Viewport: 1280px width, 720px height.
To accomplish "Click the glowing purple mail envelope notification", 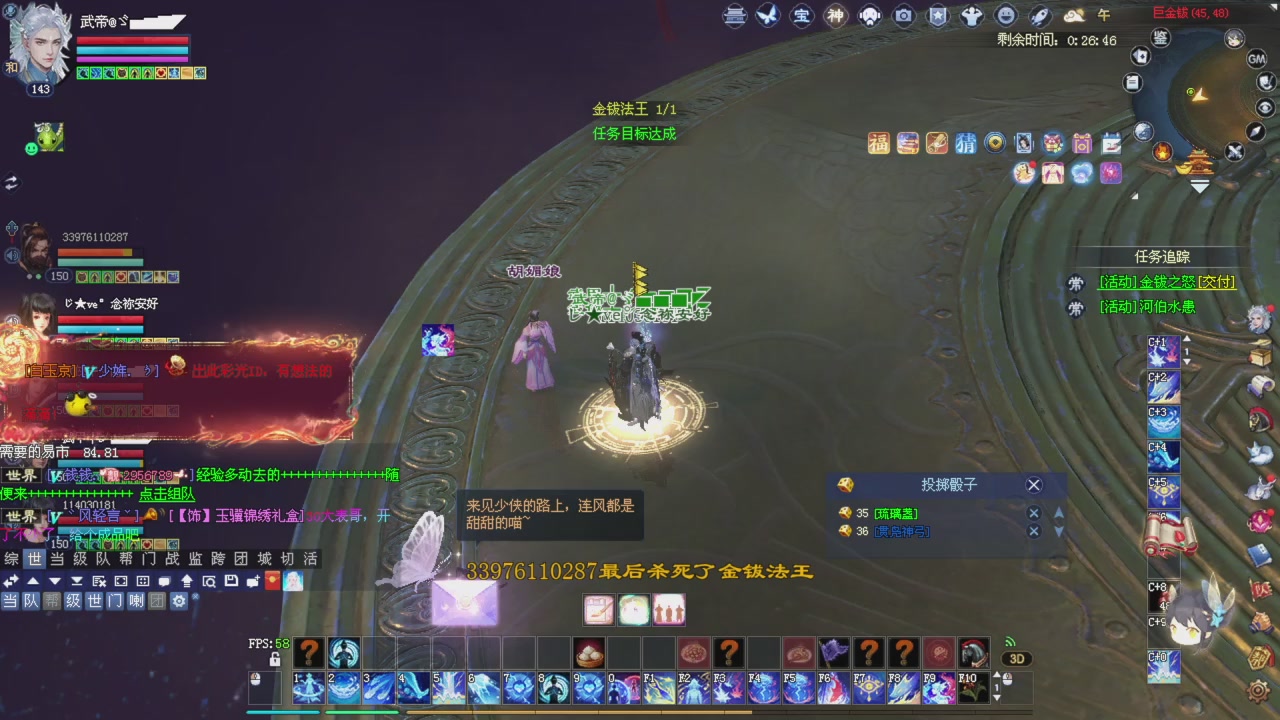I will tap(465, 600).
